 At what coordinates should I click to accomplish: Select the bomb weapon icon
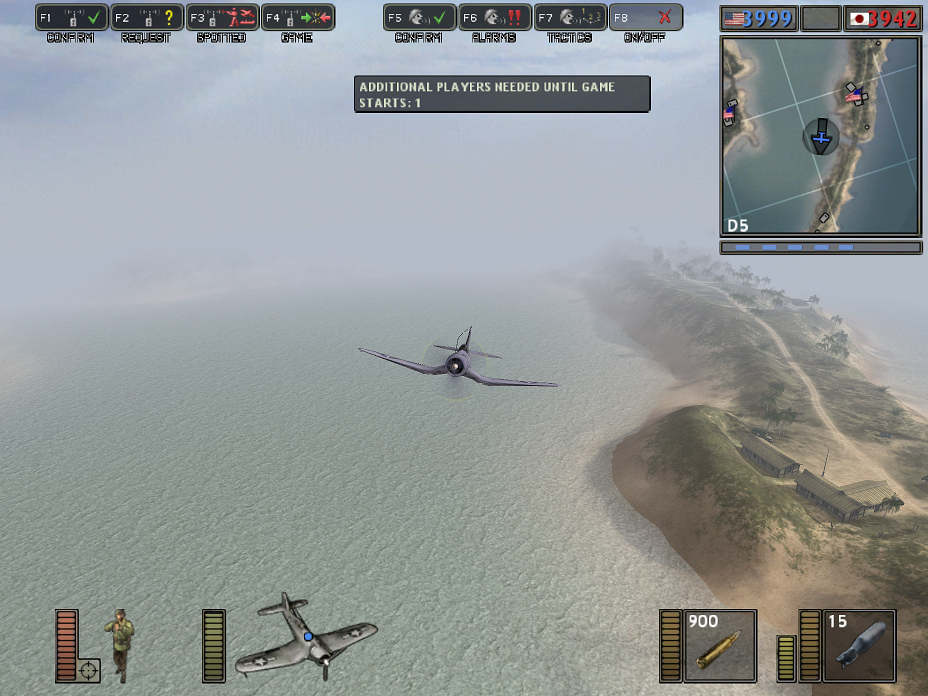pyautogui.click(x=859, y=645)
